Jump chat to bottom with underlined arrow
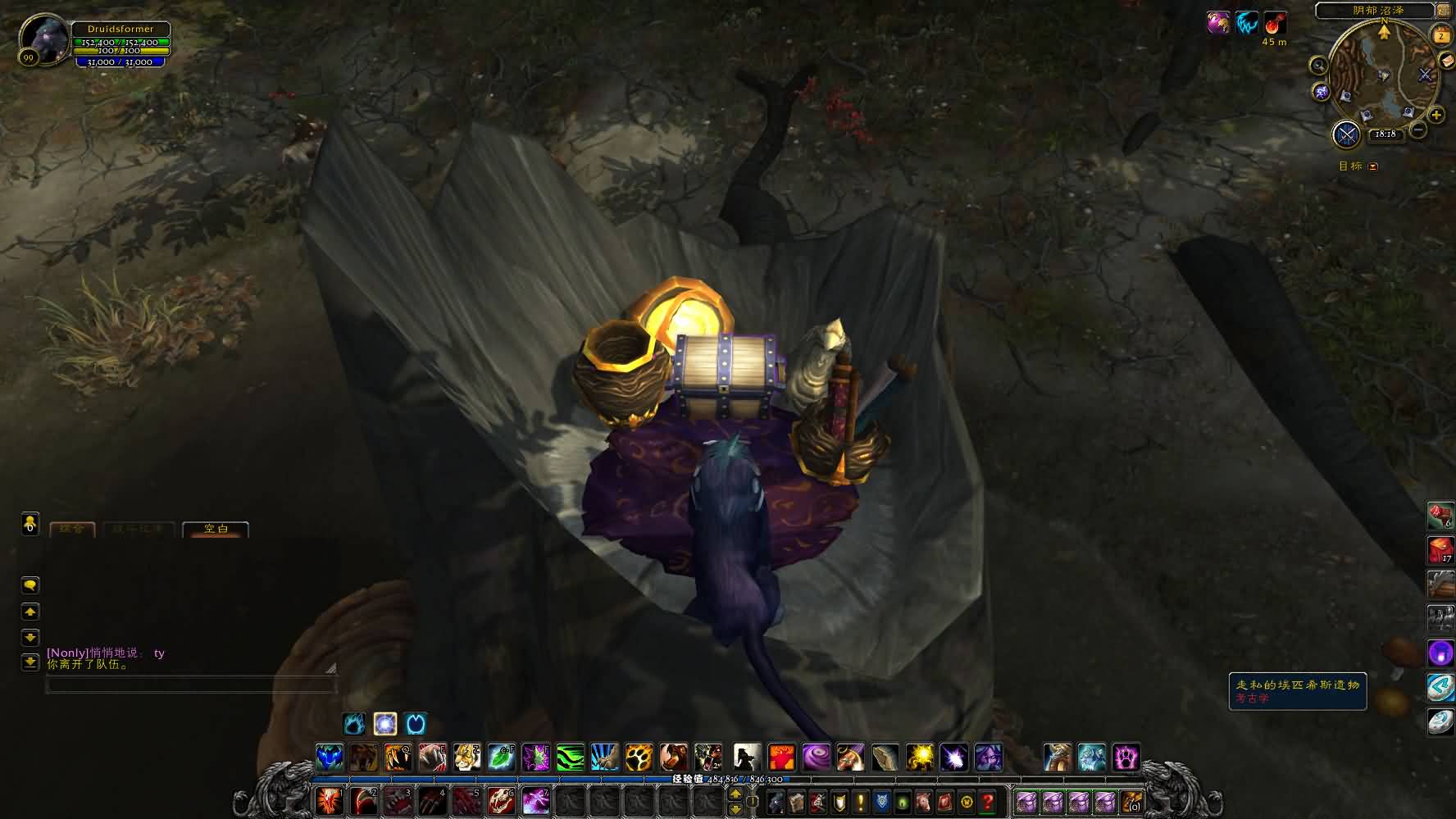 30,662
